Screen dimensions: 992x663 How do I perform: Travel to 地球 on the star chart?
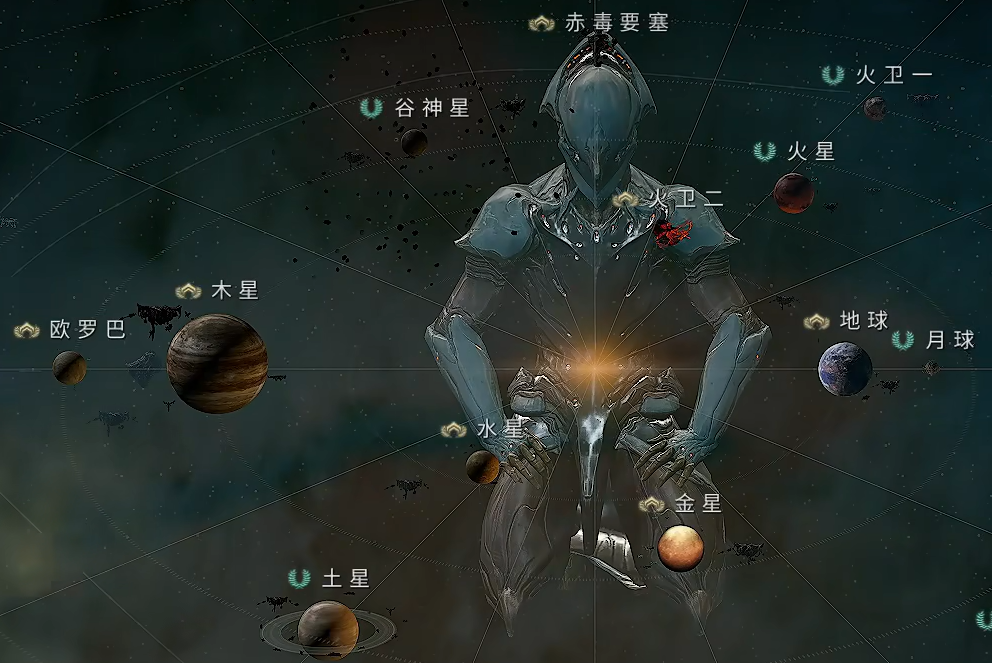(845, 368)
